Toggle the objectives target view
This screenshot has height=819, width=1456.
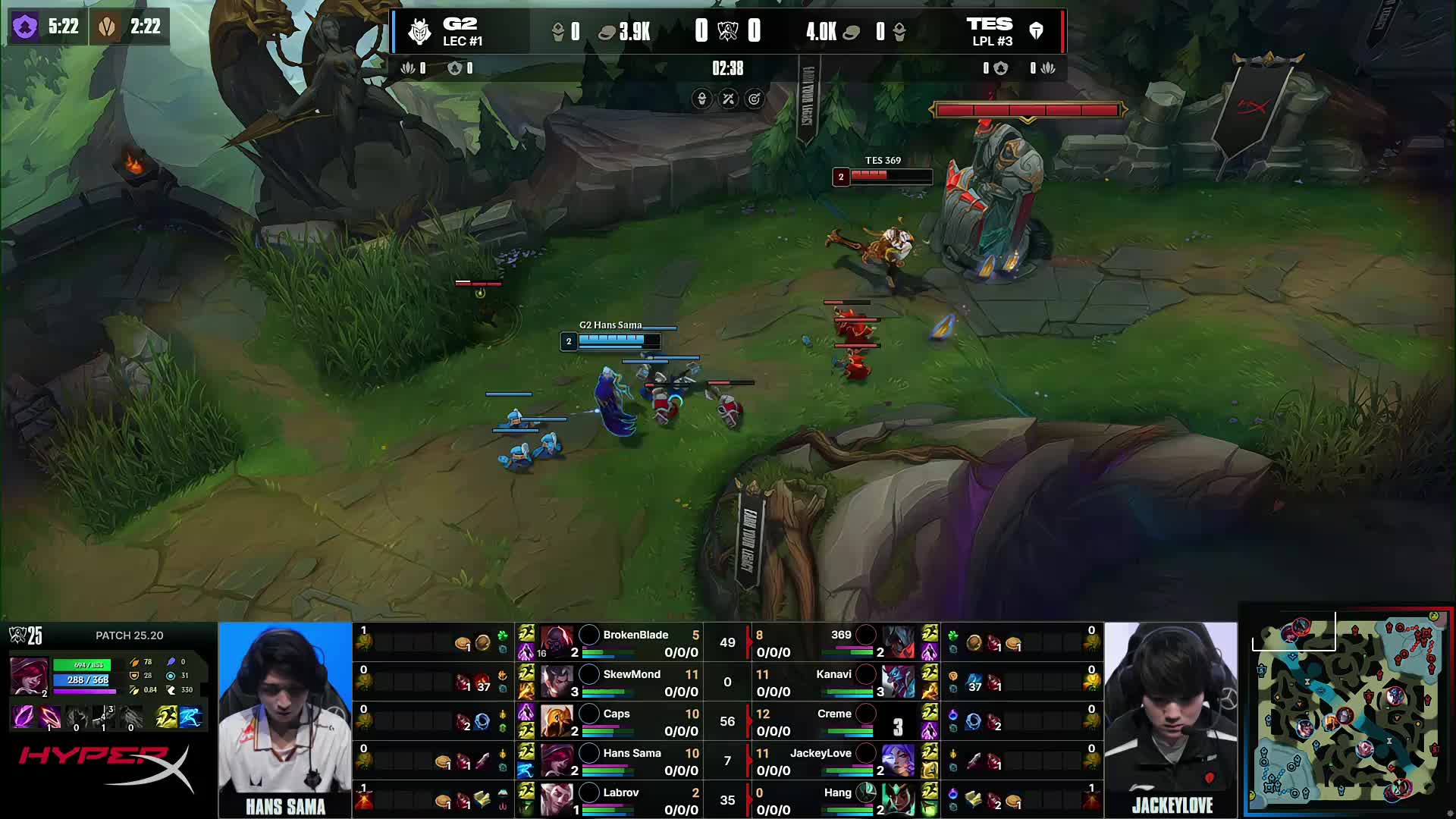pyautogui.click(x=754, y=99)
